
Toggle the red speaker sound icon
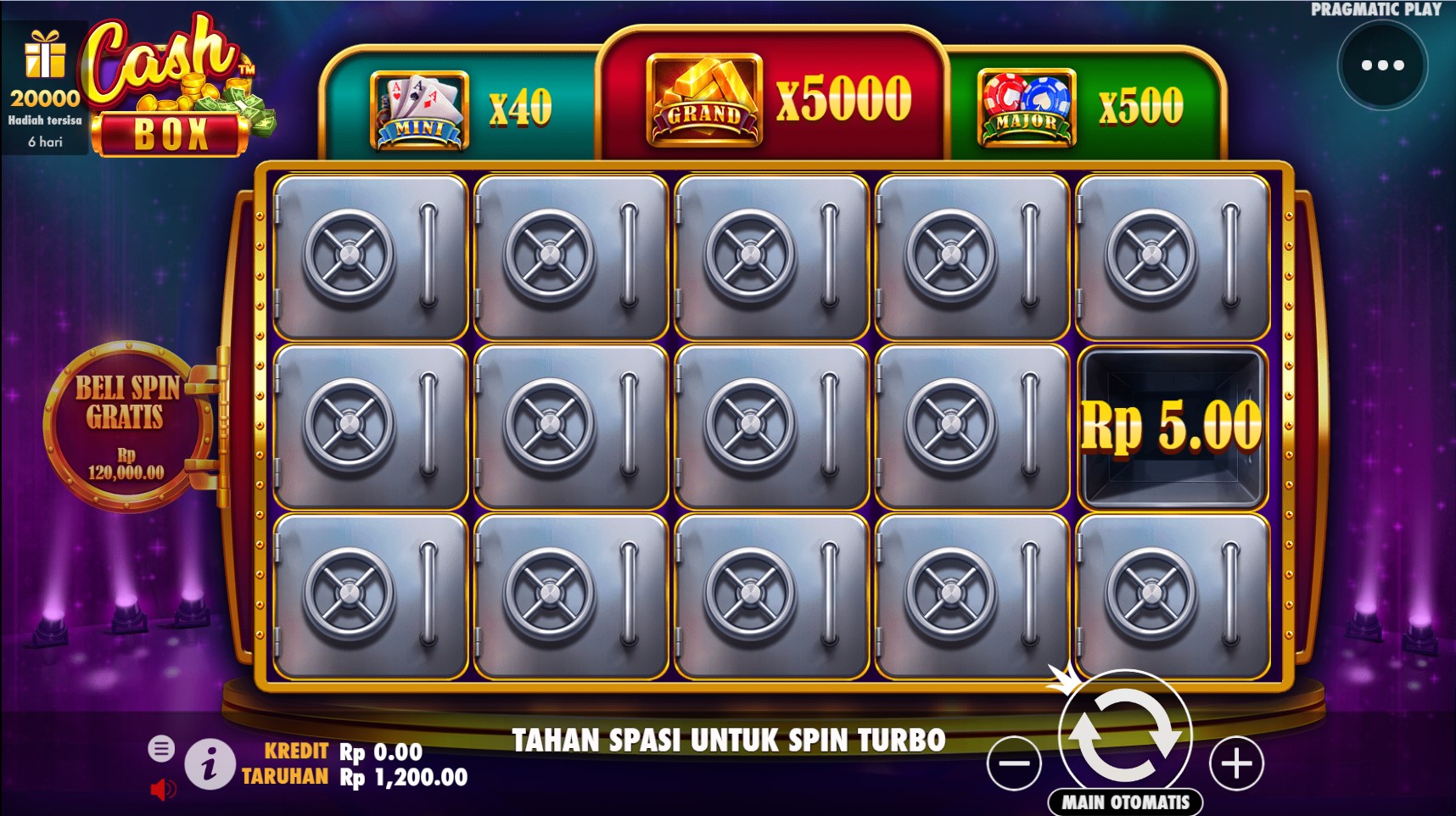(161, 790)
